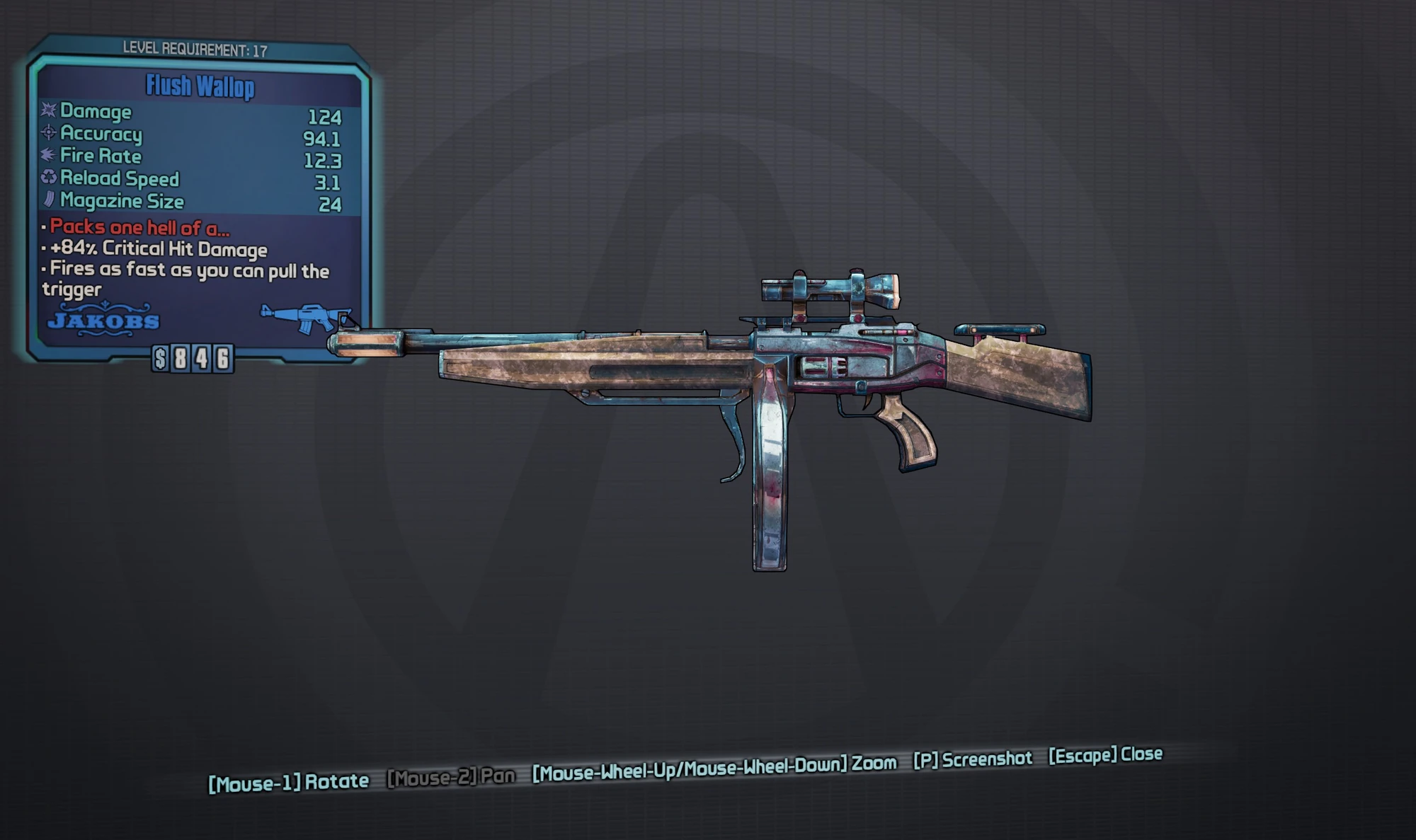This screenshot has height=840, width=1416.
Task: Click the 'Fires as fast as you can pull the trigger' line
Action: [x=188, y=270]
